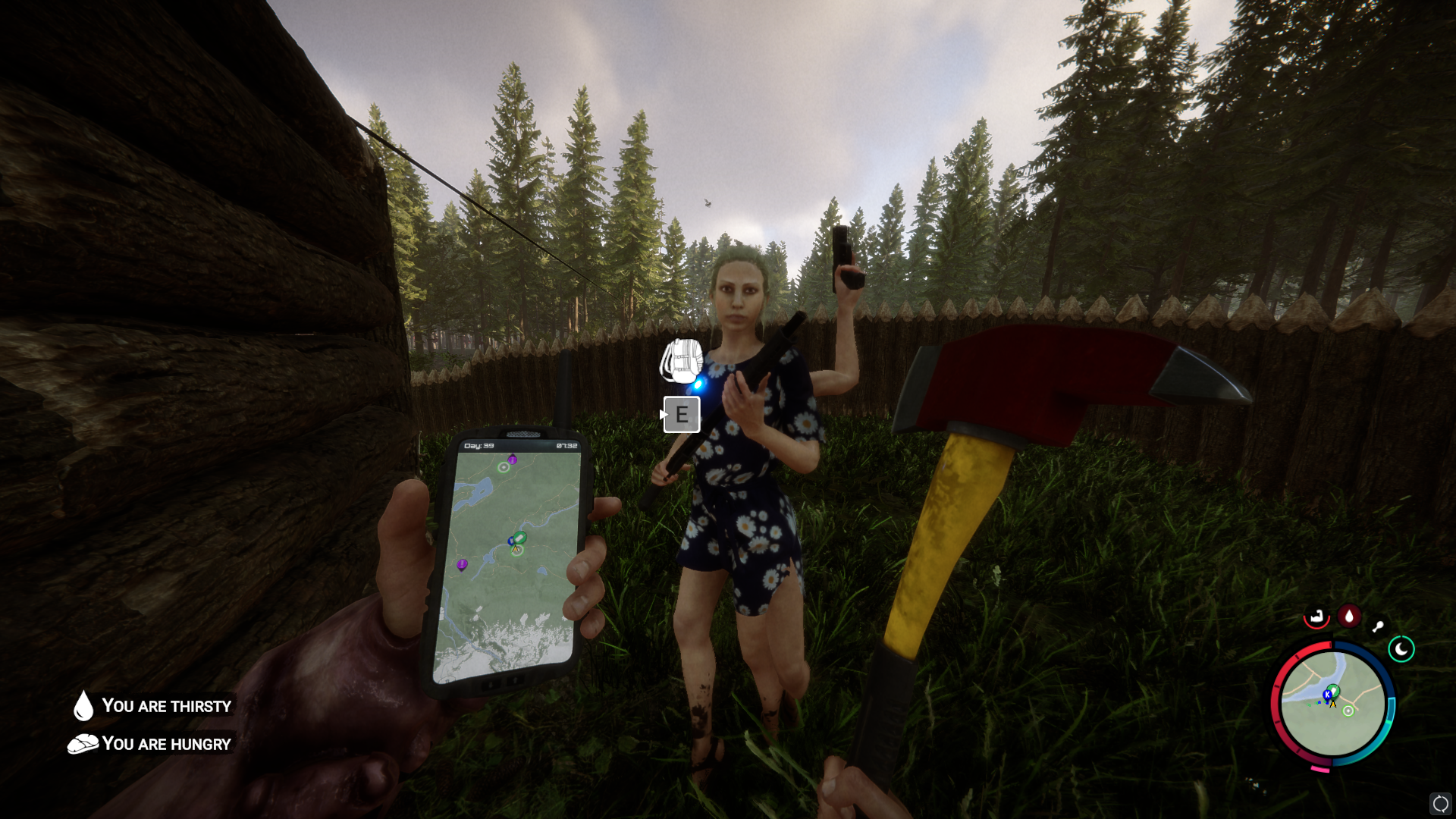Click the green circle cult site marker near GPS top

pos(503,467)
